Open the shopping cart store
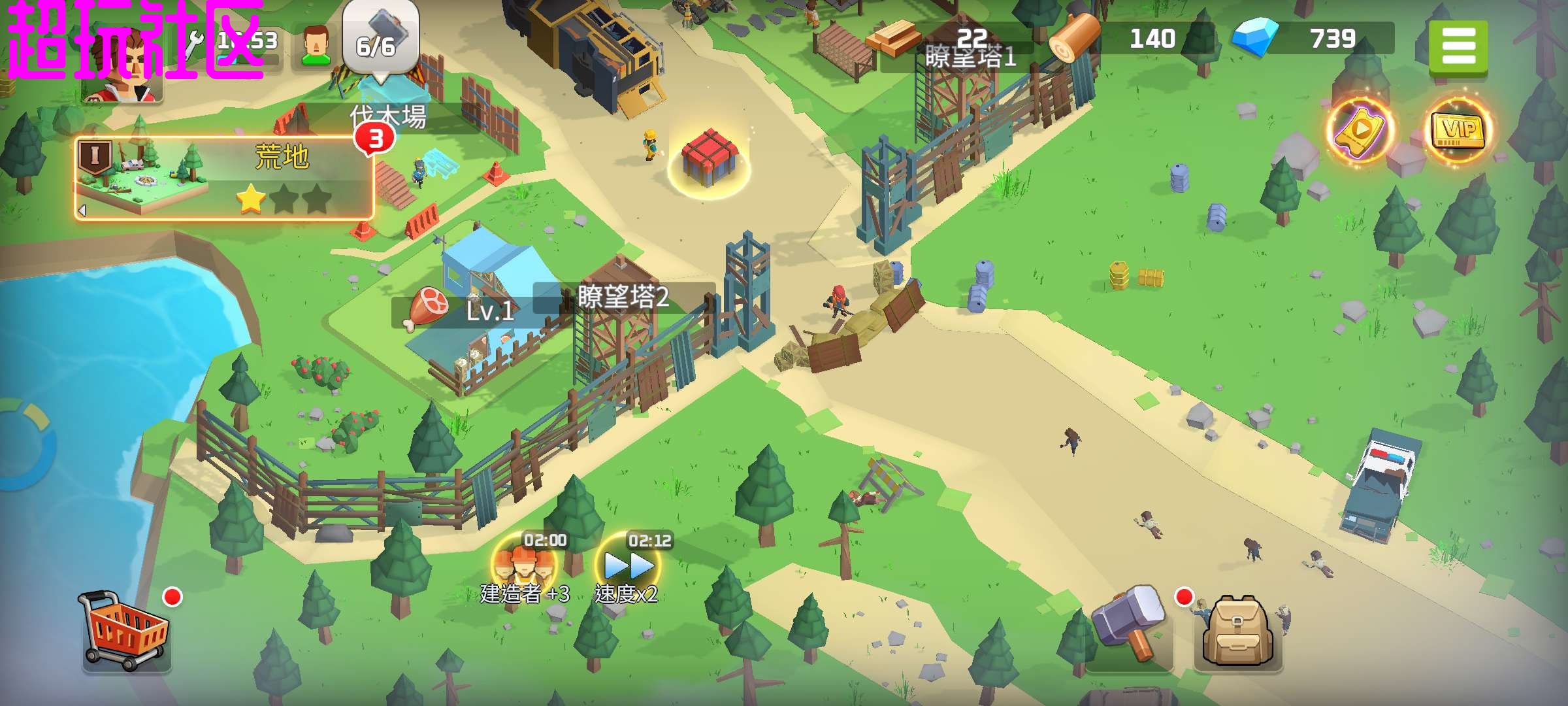1568x706 pixels. (x=125, y=630)
